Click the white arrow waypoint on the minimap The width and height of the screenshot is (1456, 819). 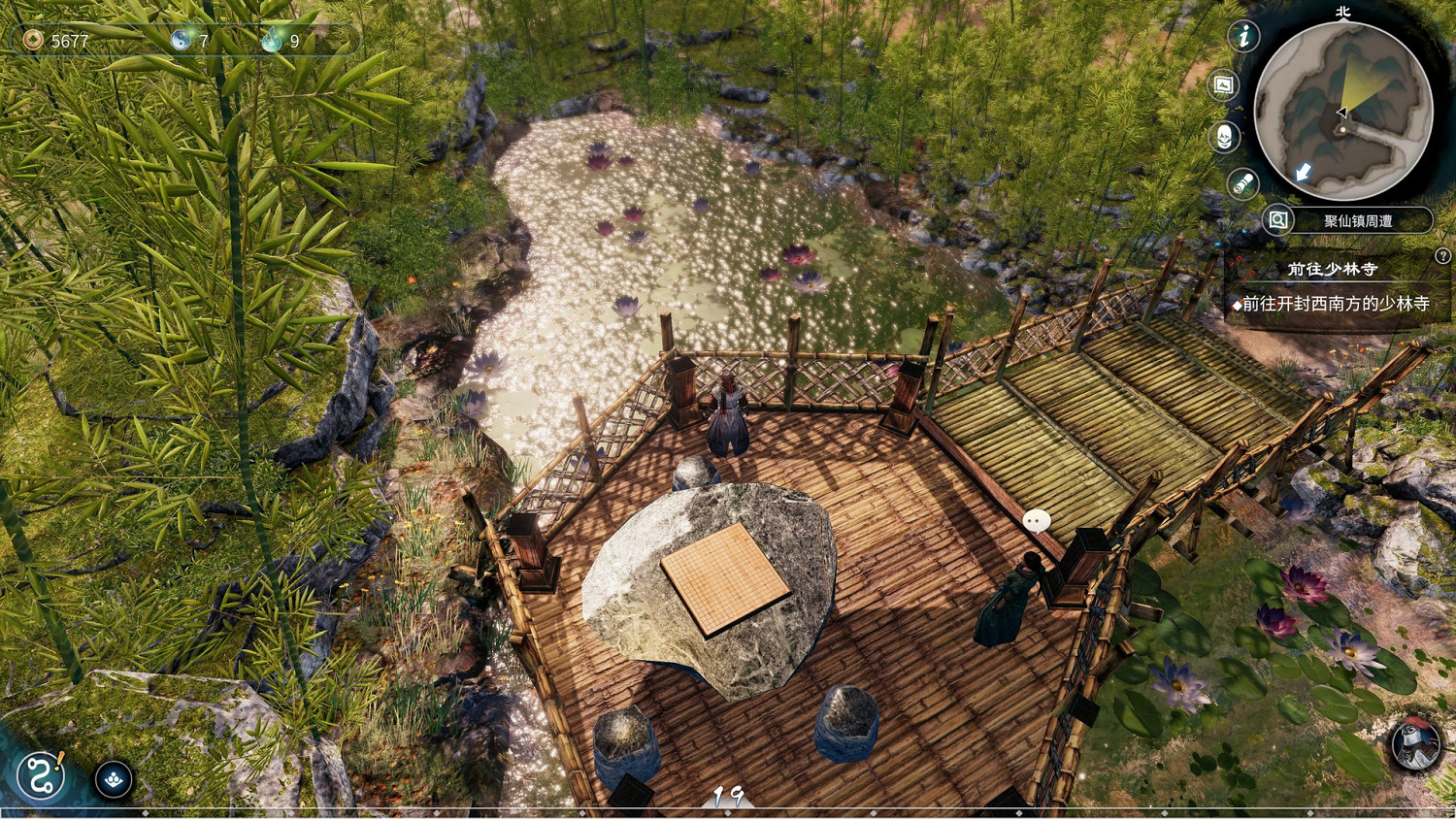1303,171
